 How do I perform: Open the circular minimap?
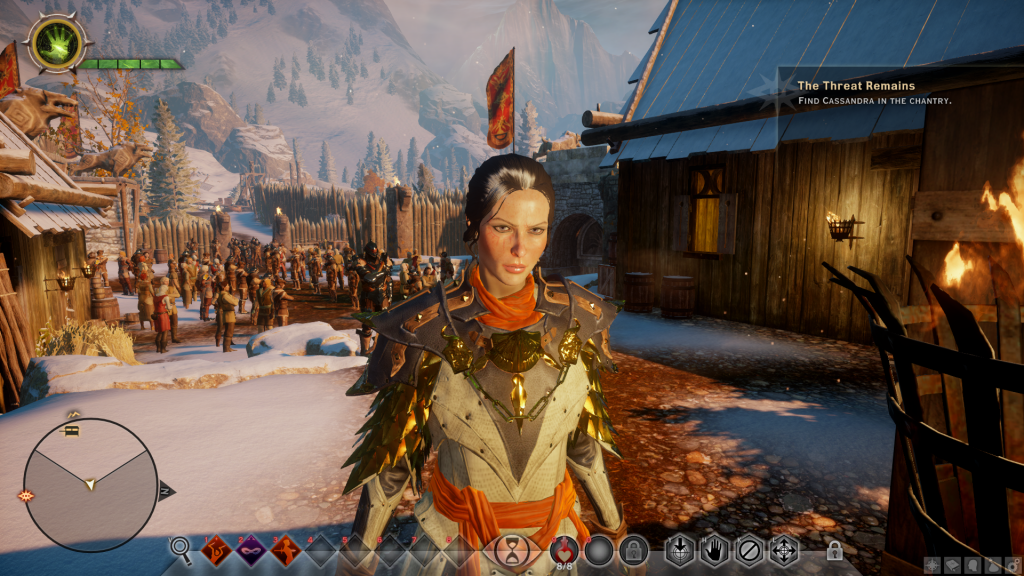pyautogui.click(x=90, y=485)
